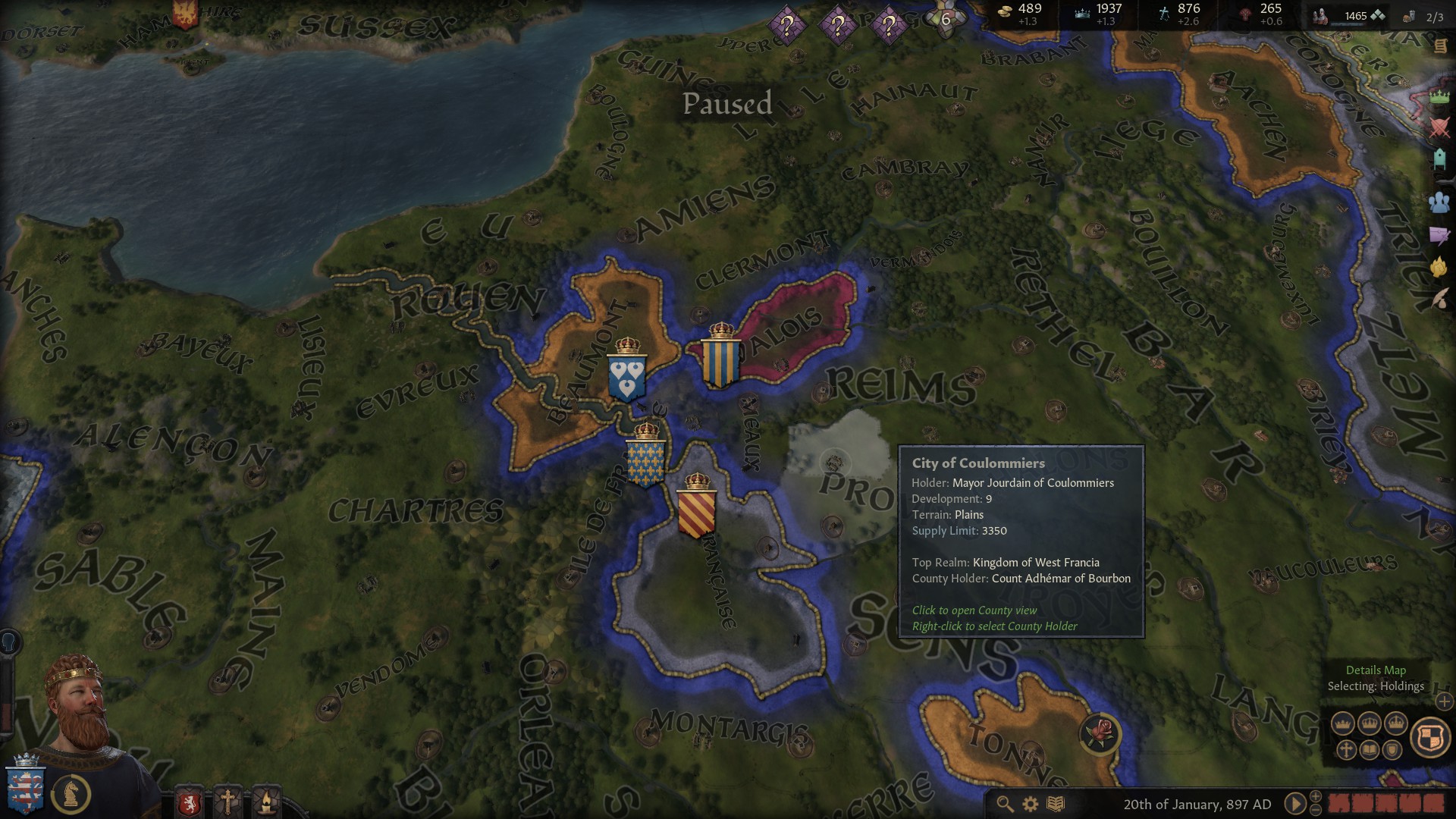
Task: Open the magnifying glass search
Action: pos(1005,804)
